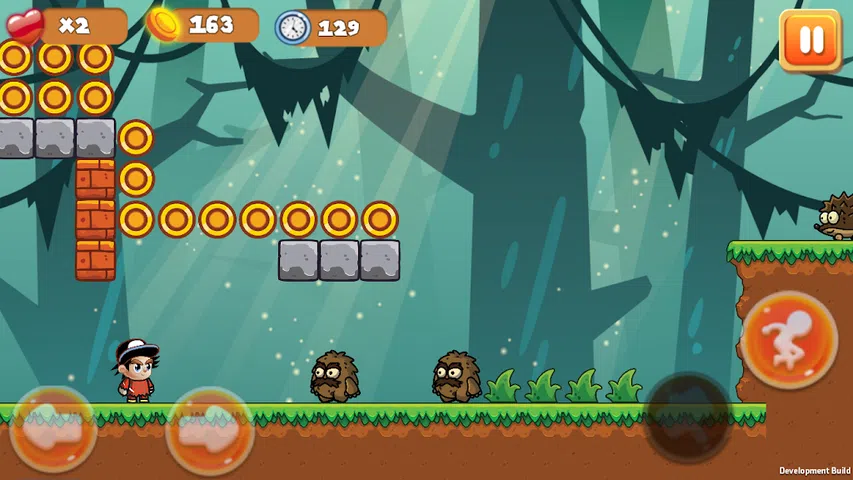Tap the move-left arrow button

coord(53,430)
